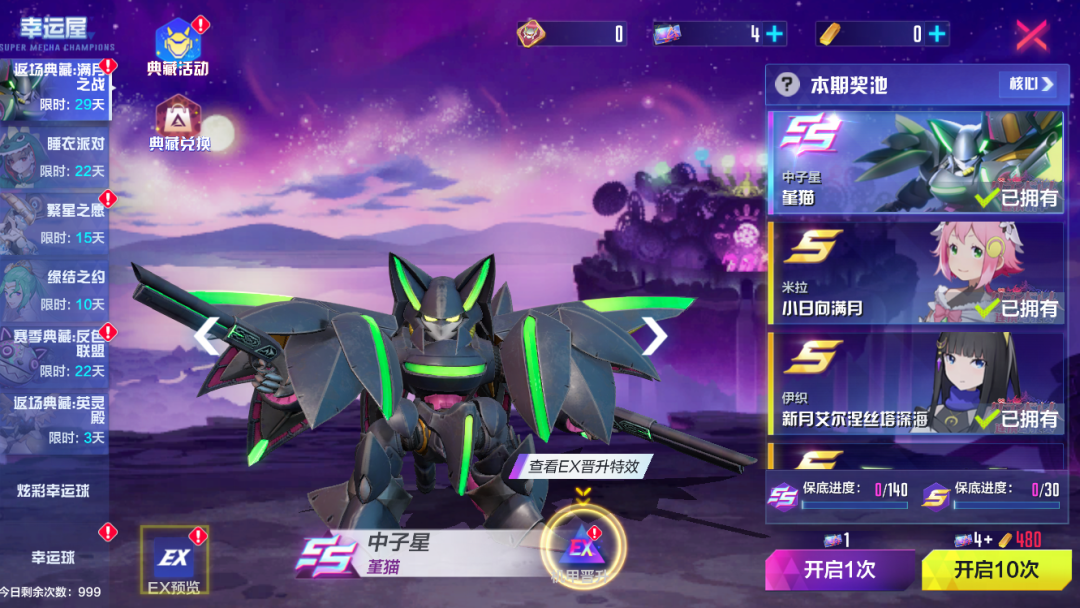Switch to 炫彩幸运球 category

pyautogui.click(x=54, y=491)
